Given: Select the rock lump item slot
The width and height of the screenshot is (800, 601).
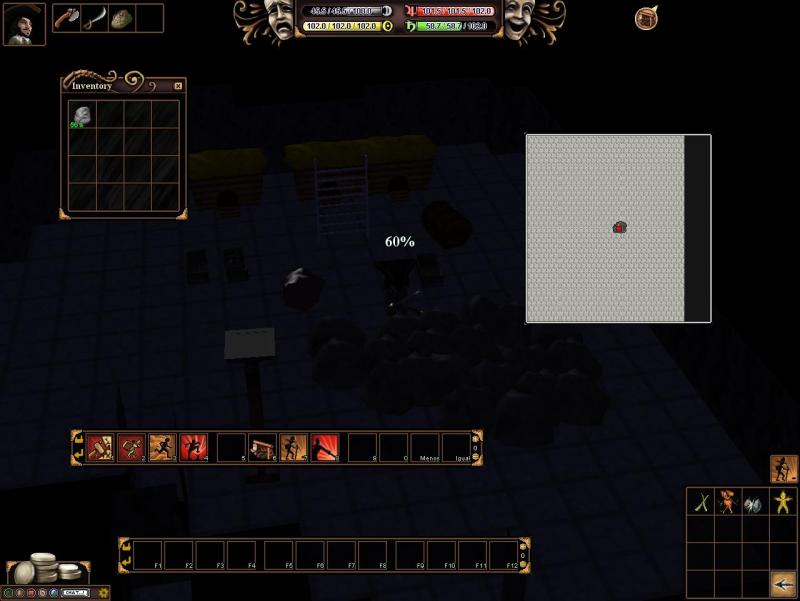Looking at the screenshot, I should tap(122, 18).
